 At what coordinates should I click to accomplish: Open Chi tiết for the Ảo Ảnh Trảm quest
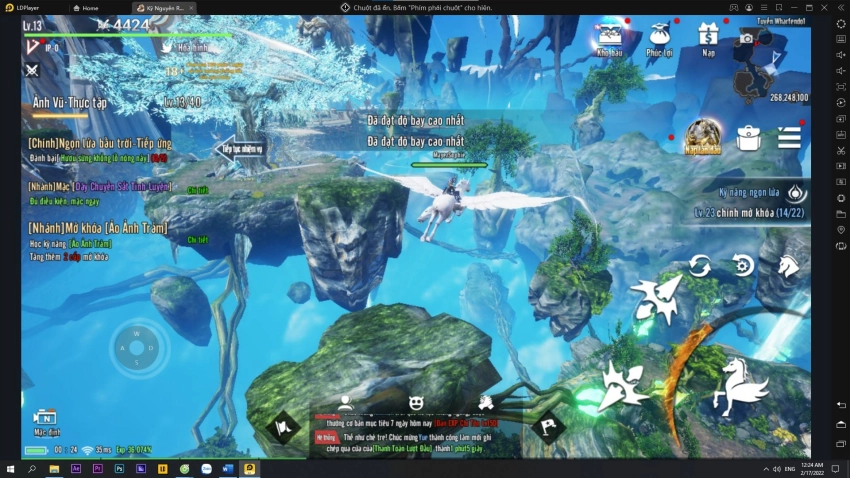coord(197,240)
